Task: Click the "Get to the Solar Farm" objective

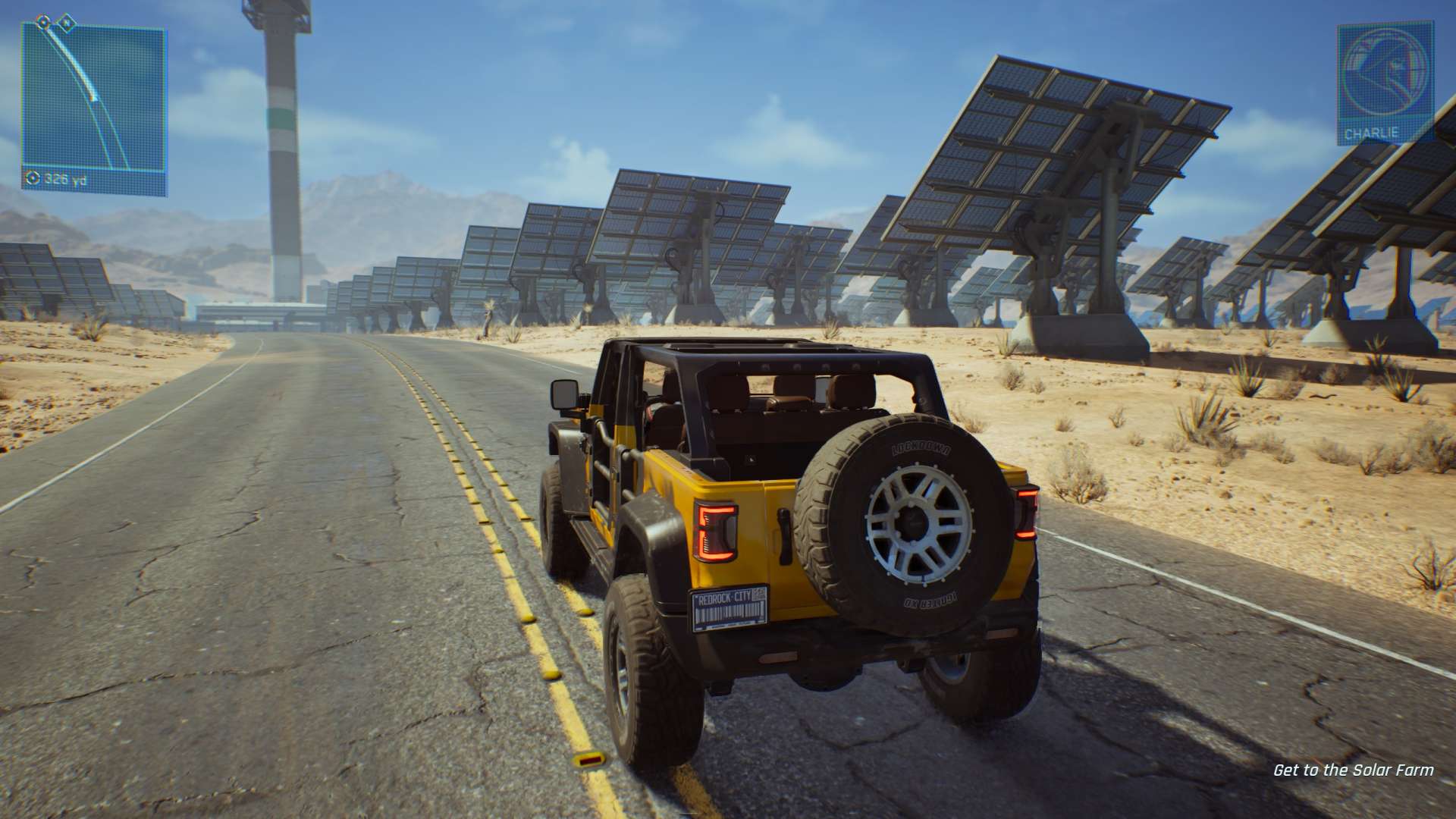Action: [x=1353, y=770]
